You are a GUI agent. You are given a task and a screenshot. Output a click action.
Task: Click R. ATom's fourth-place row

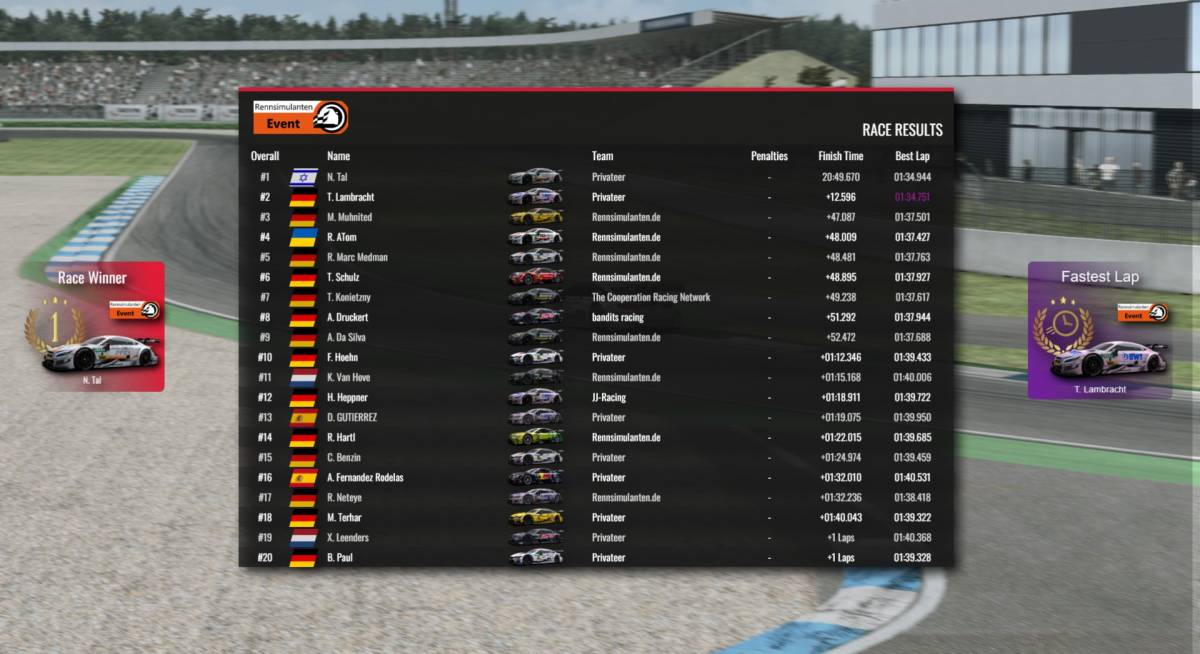595,237
